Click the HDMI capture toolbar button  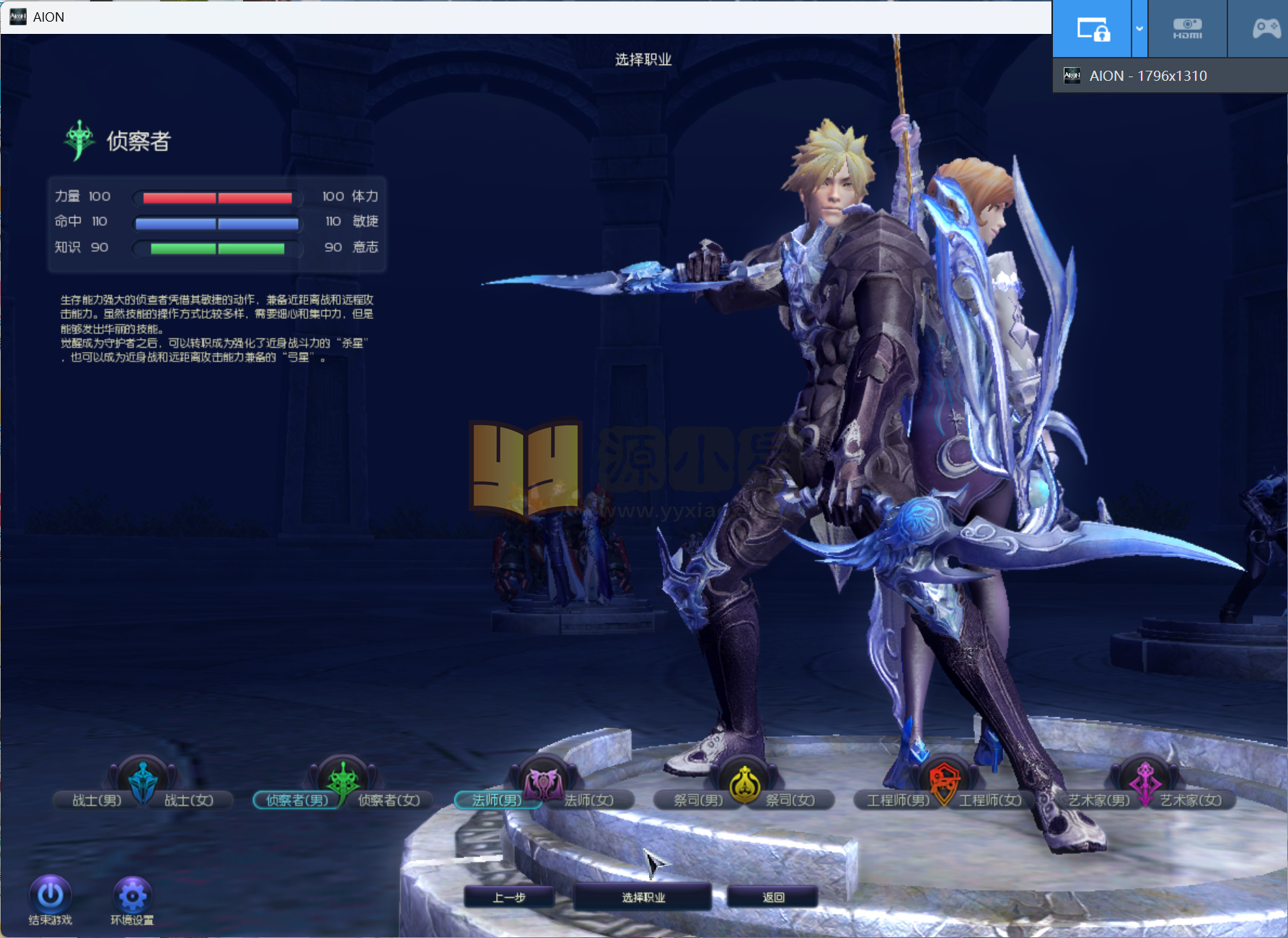click(x=1187, y=29)
